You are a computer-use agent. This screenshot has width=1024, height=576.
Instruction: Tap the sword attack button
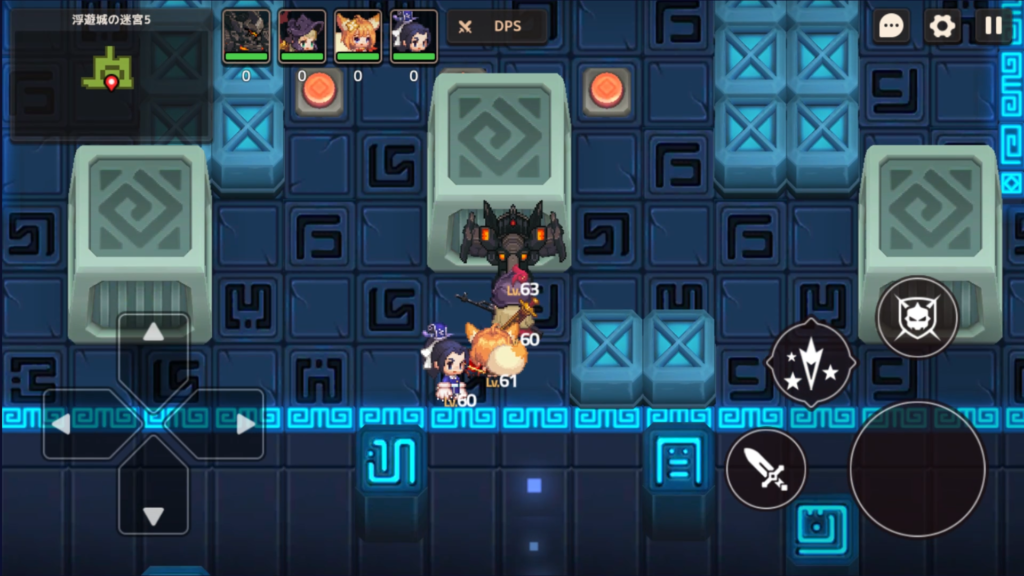point(766,468)
